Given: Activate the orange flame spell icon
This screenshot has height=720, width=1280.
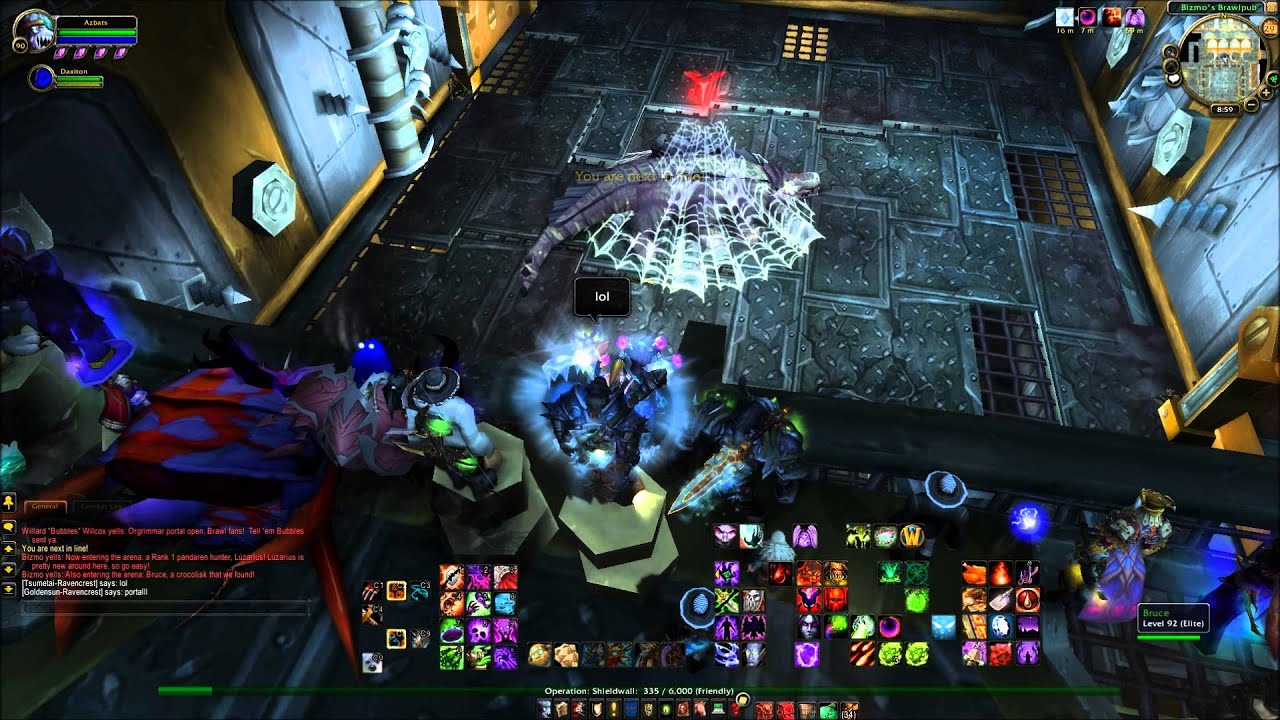Looking at the screenshot, I should click(1000, 573).
